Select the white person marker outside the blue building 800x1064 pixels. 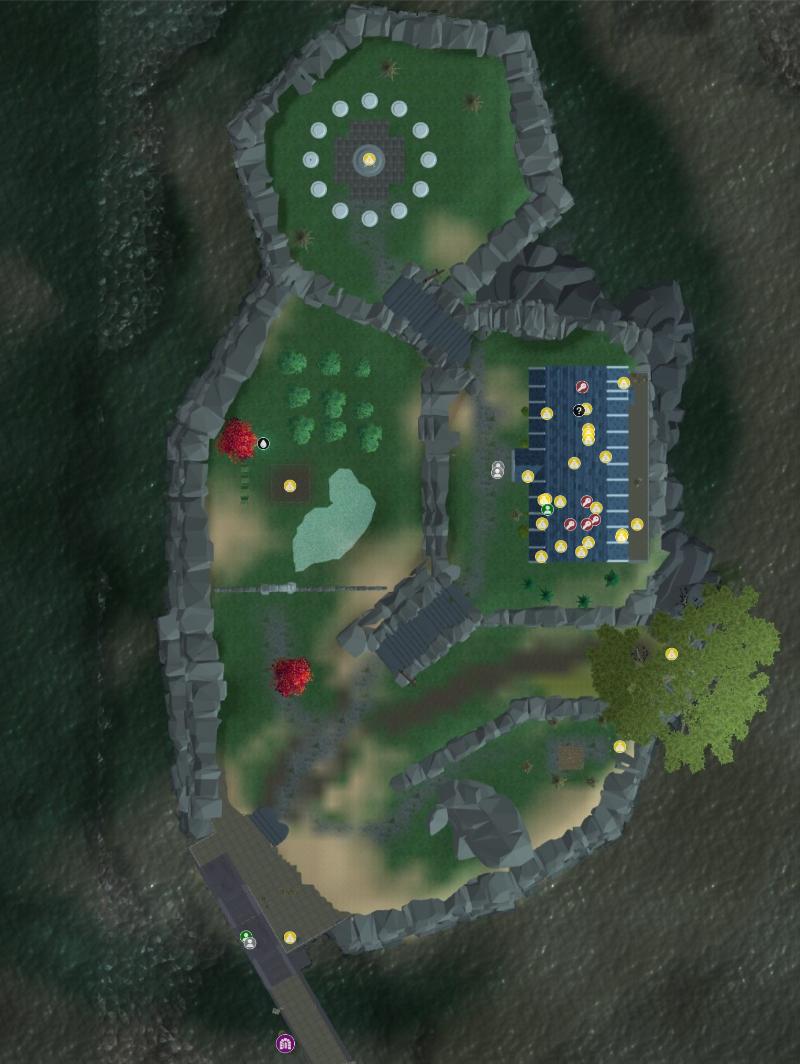[498, 470]
